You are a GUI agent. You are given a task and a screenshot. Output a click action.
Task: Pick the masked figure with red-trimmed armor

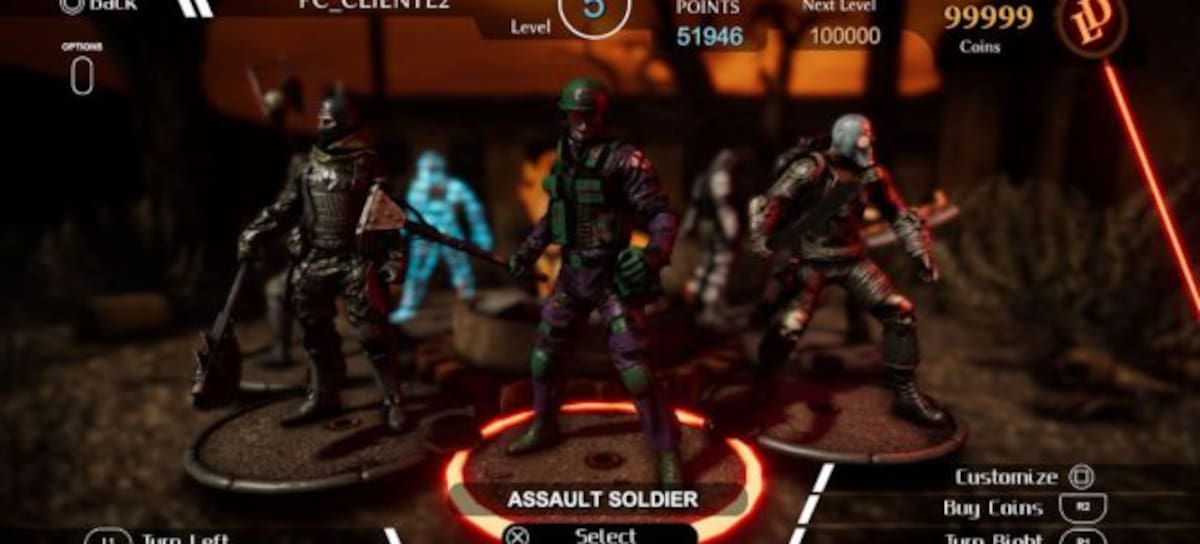845,260
